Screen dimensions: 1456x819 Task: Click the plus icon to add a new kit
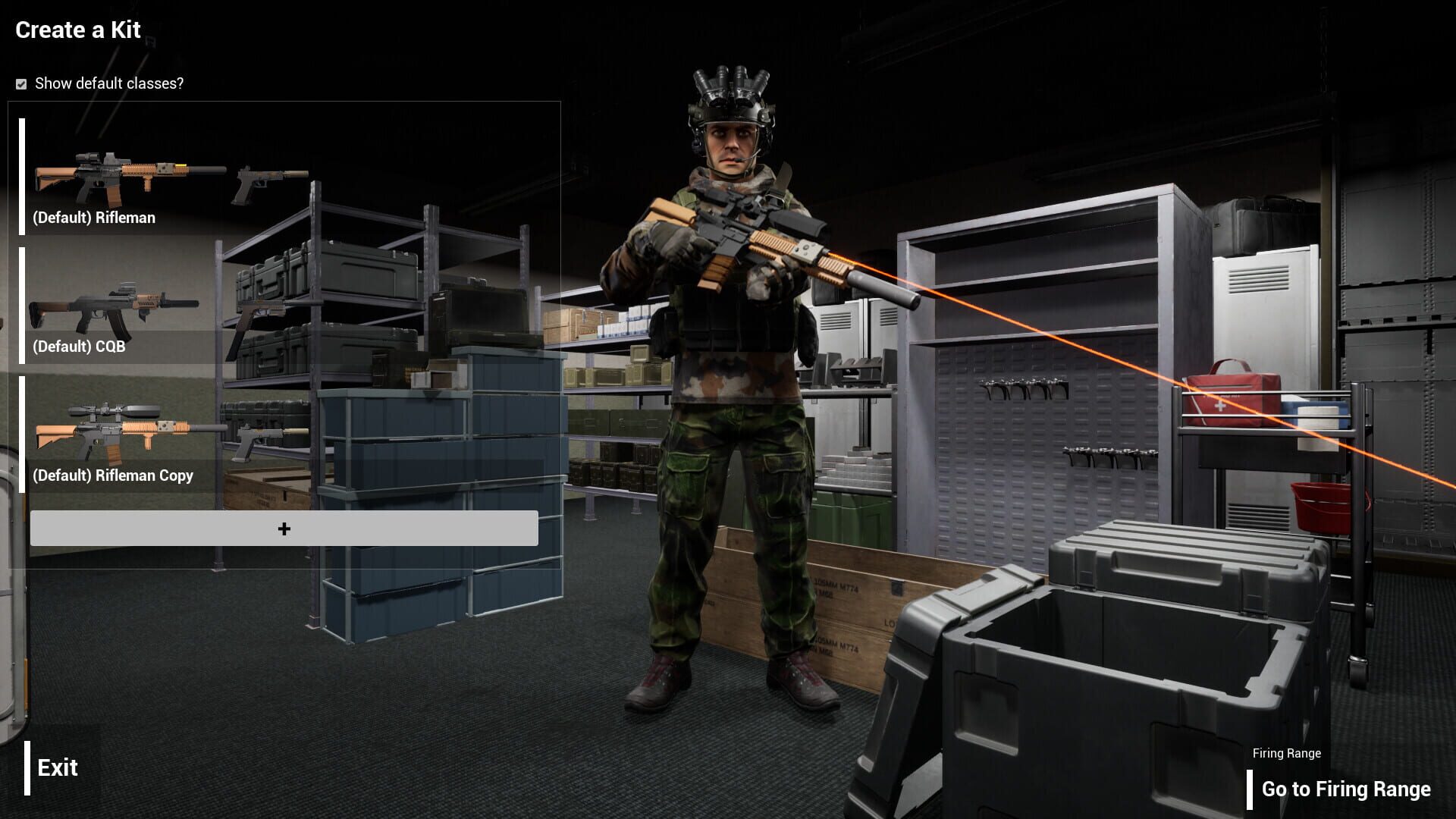284,527
